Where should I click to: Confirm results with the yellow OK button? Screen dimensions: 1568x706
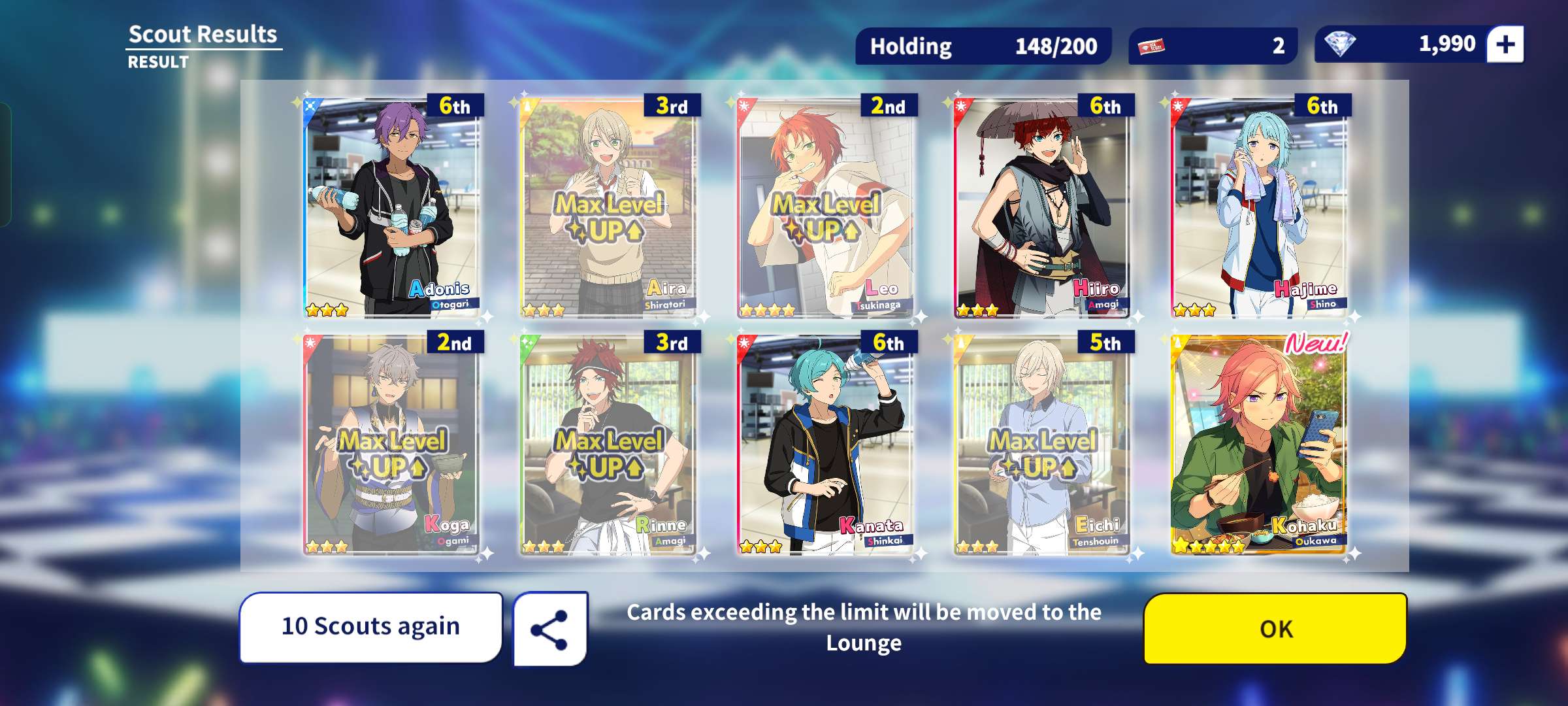coord(1275,628)
